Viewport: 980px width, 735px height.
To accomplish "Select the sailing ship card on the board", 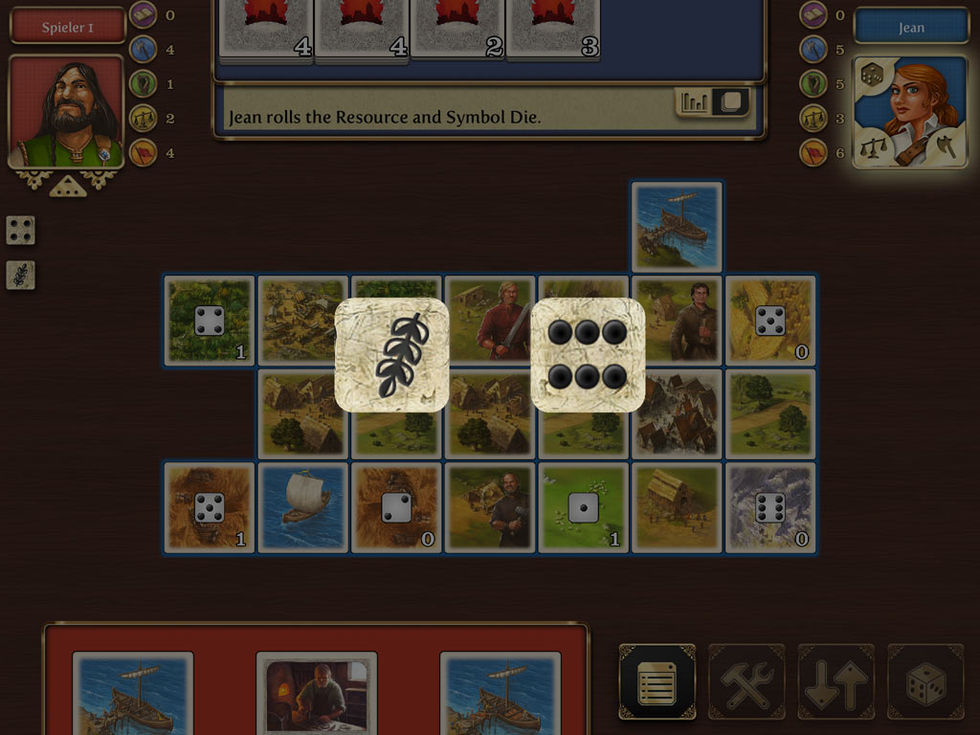I will click(303, 507).
